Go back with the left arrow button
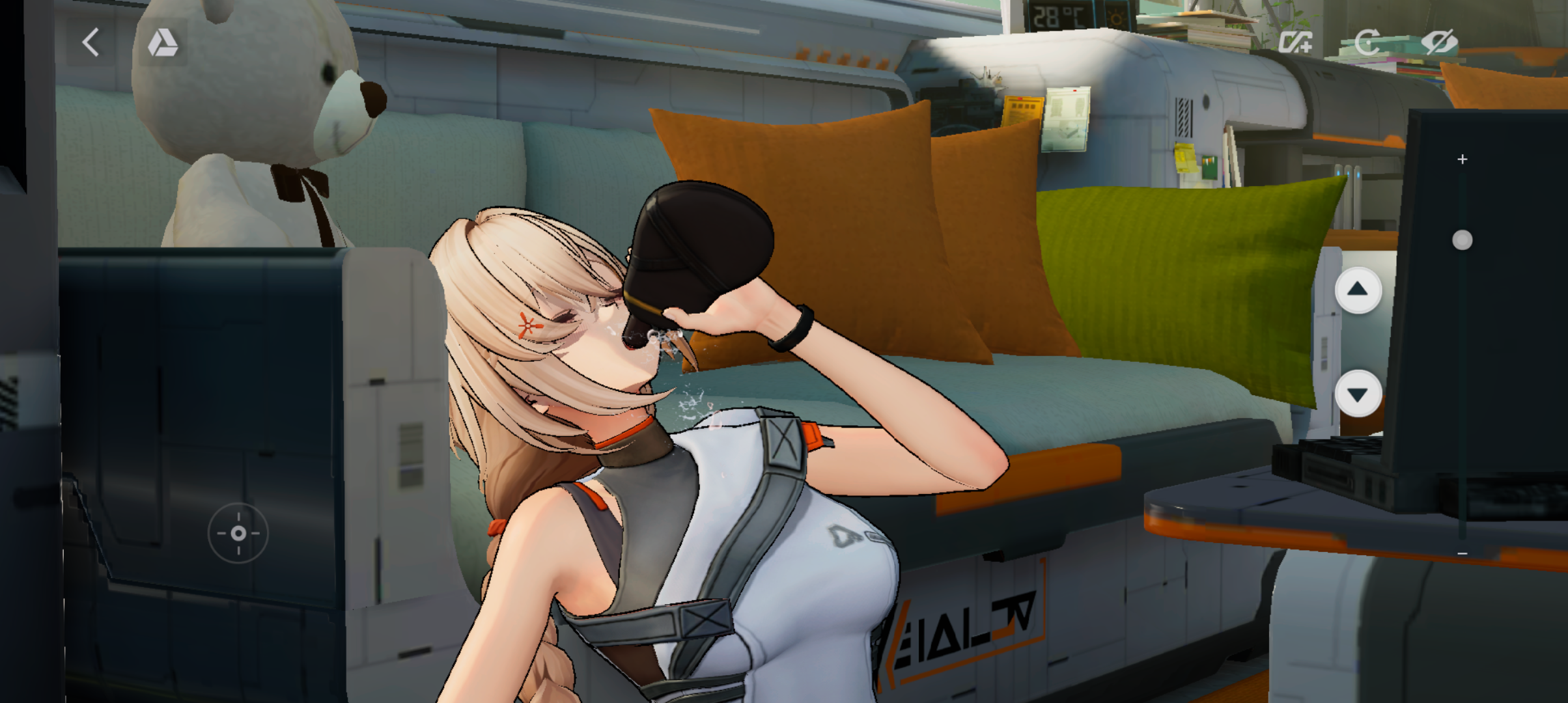Viewport: 1568px width, 703px height. [91, 43]
